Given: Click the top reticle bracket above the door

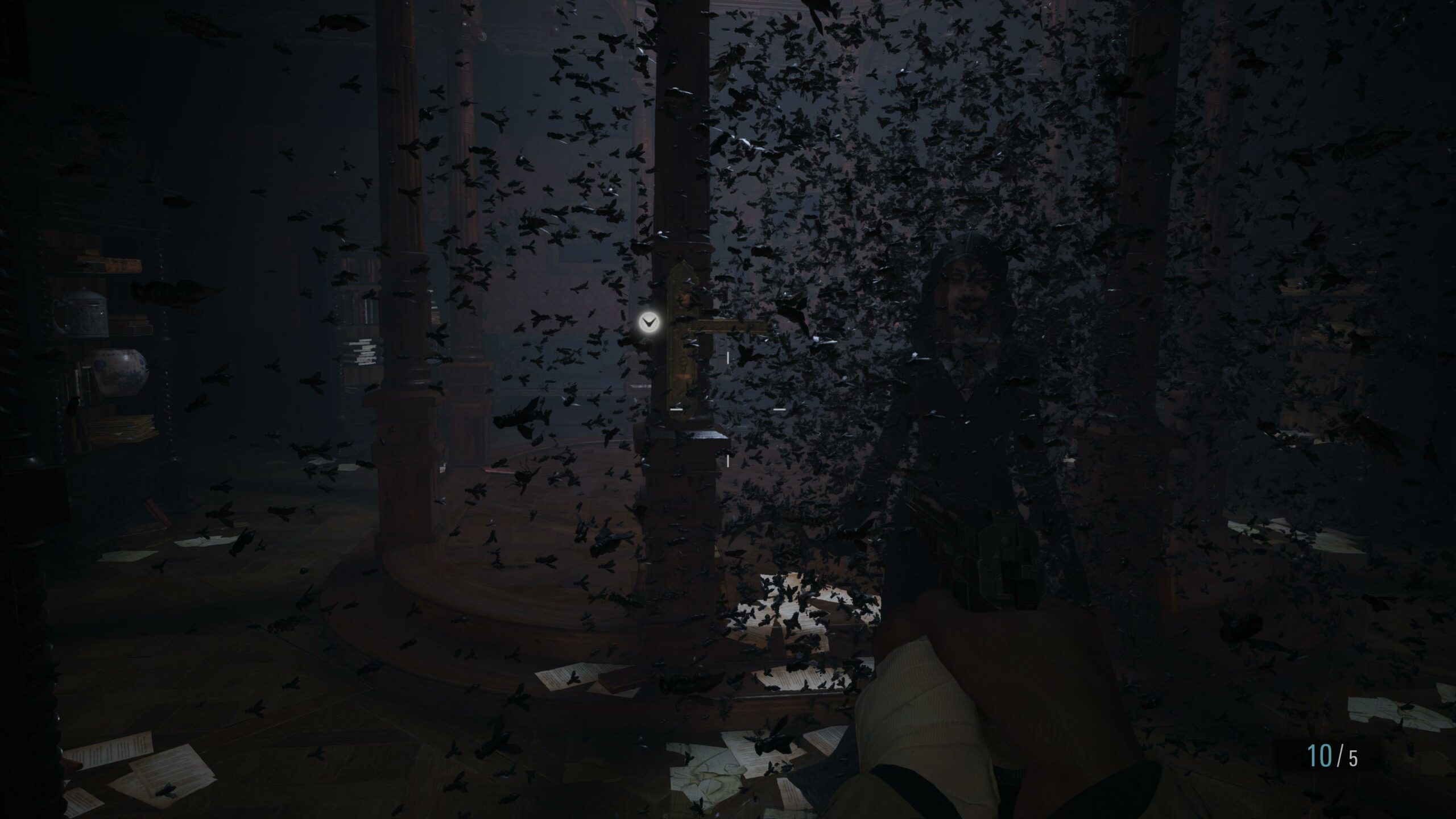Looking at the screenshot, I should 728,358.
